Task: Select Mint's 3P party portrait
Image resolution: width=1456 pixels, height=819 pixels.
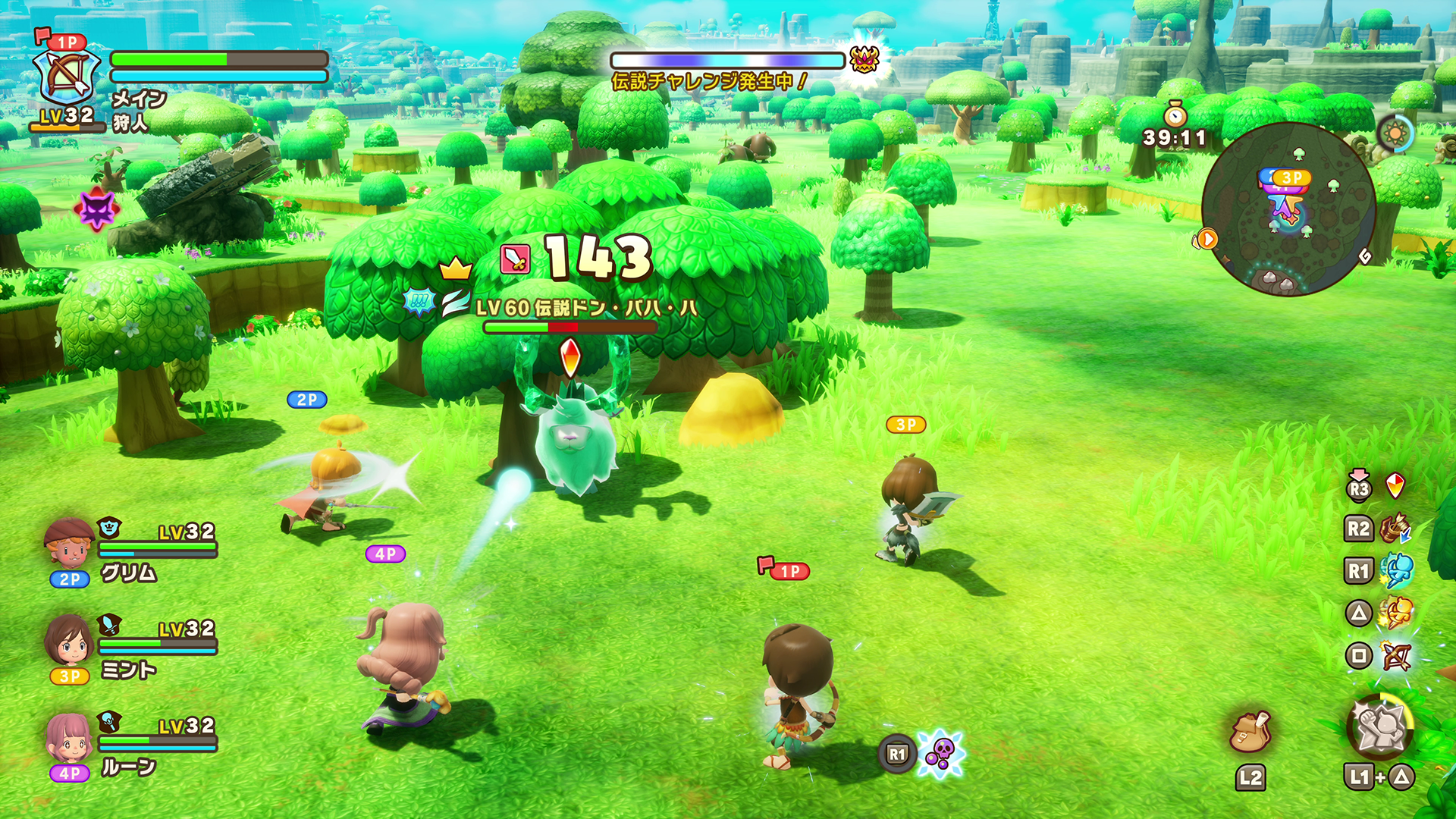Action: (x=69, y=641)
